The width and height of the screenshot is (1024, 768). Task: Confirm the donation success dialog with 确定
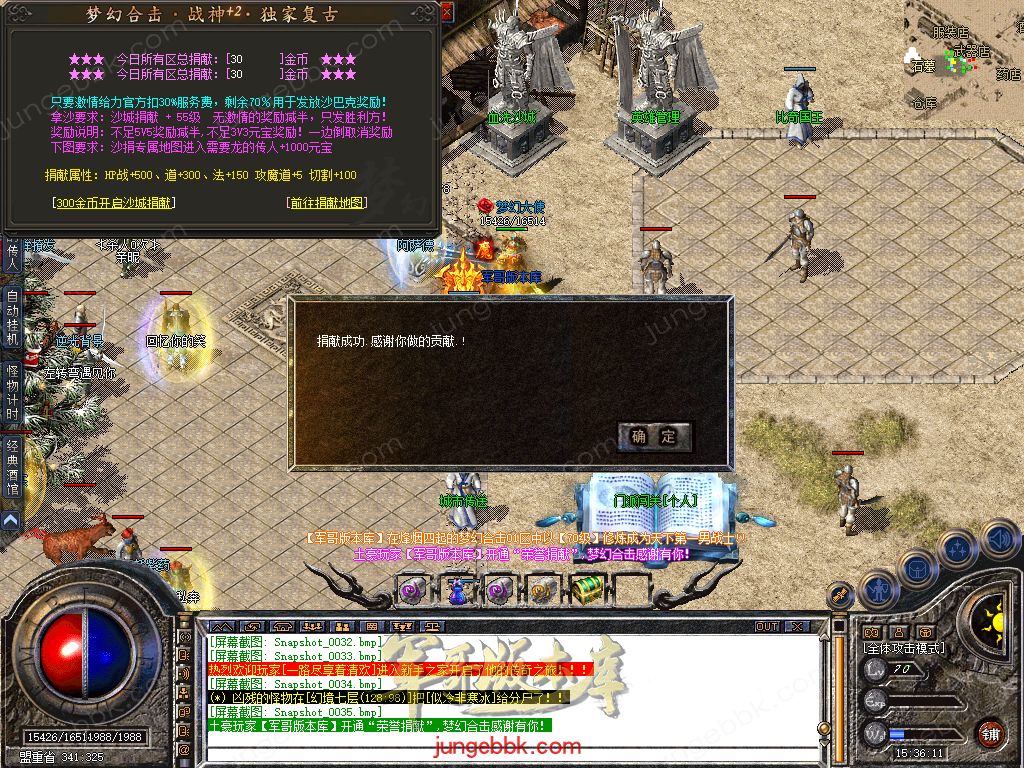tap(655, 436)
